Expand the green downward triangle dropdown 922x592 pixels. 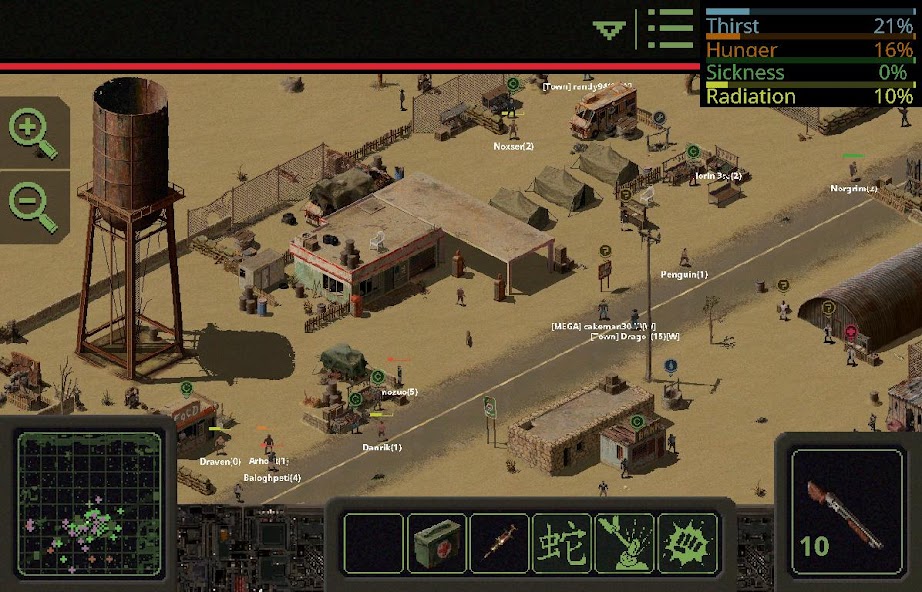click(609, 30)
